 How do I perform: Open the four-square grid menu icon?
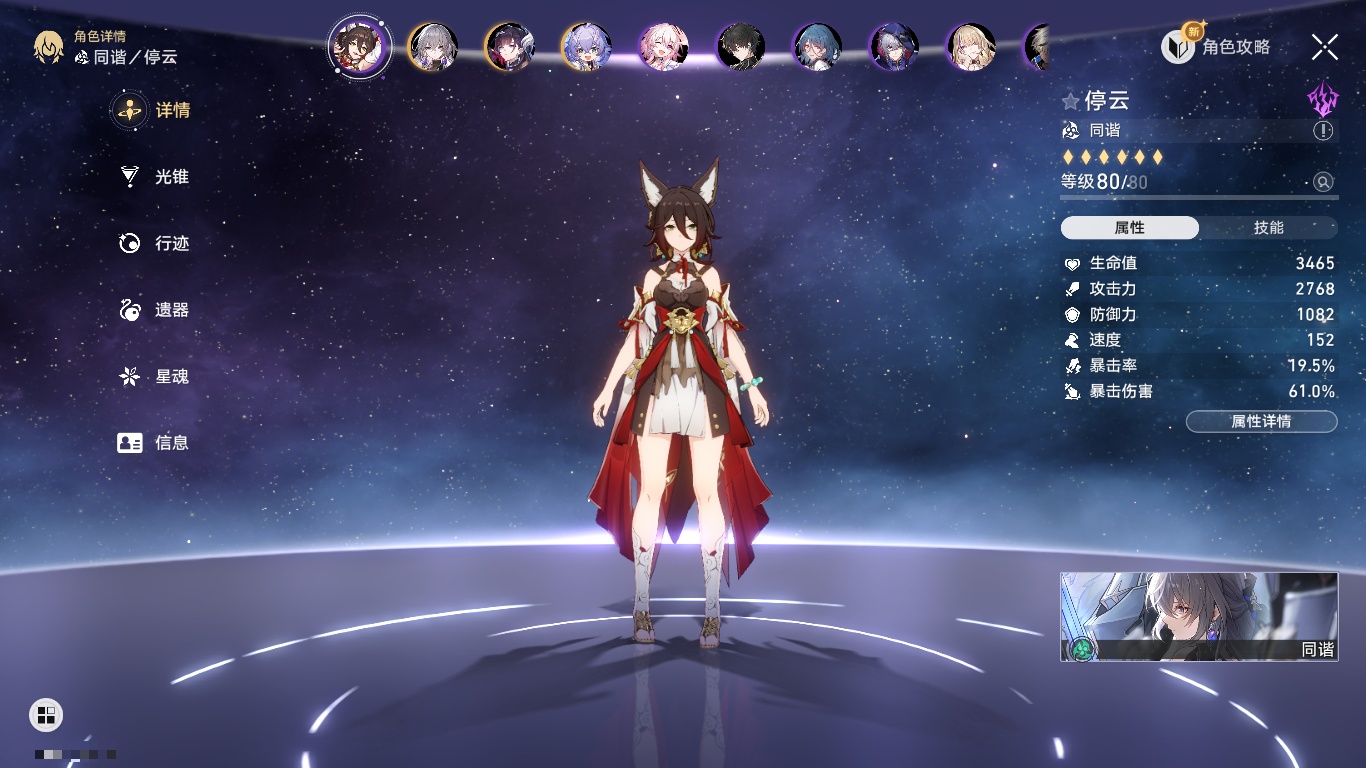pos(46,714)
